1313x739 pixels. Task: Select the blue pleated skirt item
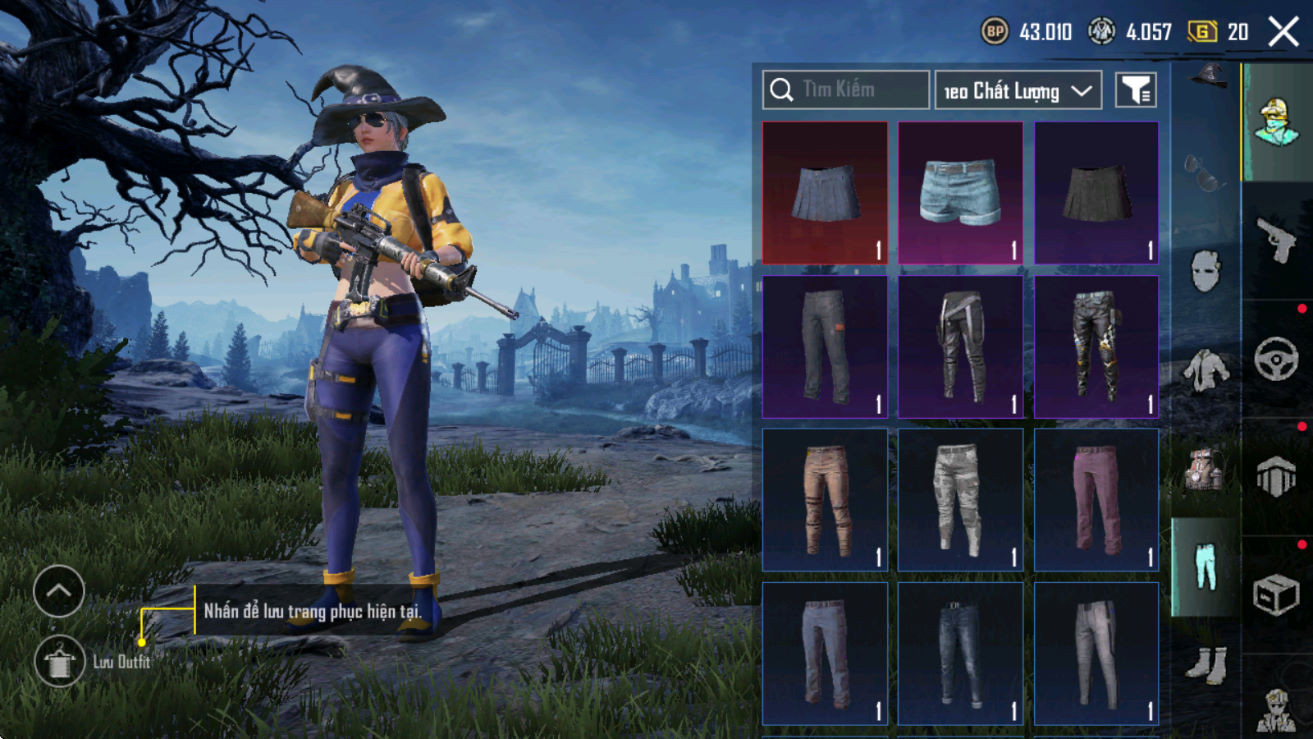point(825,193)
